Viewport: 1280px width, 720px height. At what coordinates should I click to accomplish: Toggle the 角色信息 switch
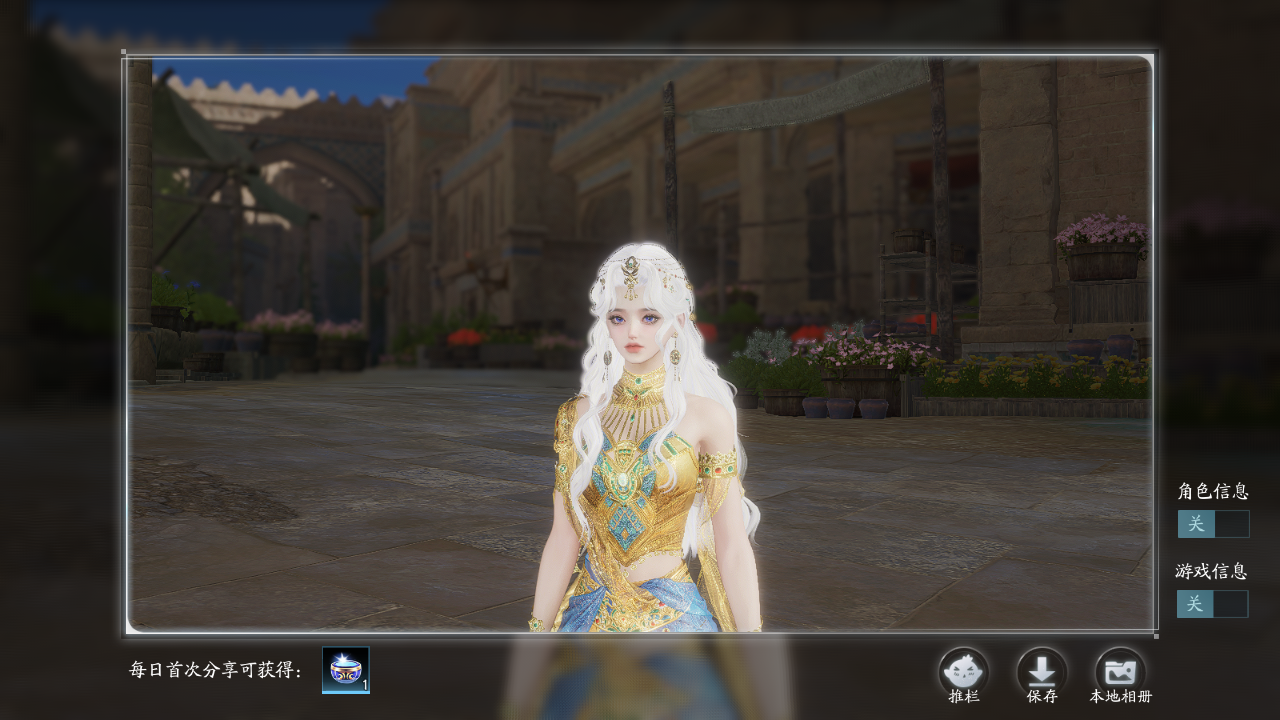pos(1213,524)
